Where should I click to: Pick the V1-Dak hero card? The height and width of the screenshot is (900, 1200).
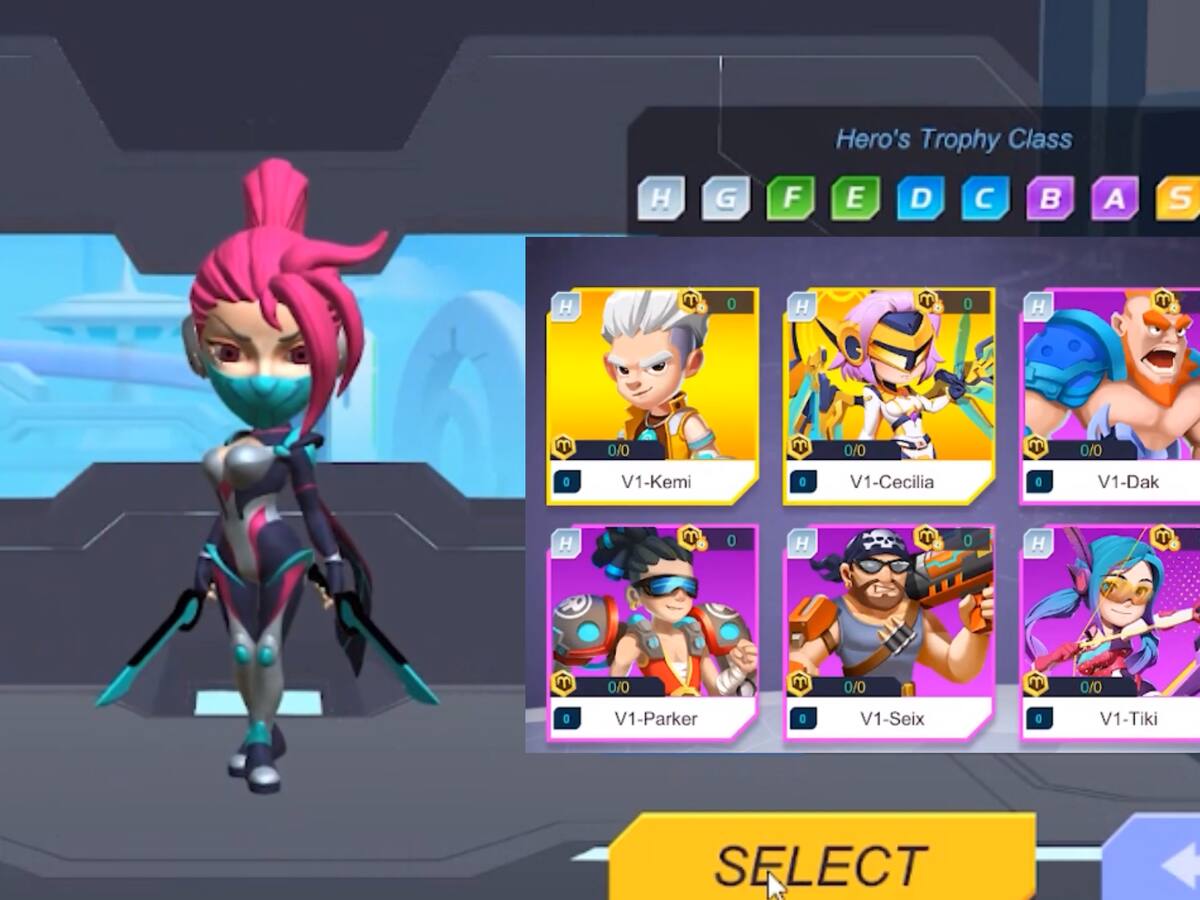(x=1112, y=395)
